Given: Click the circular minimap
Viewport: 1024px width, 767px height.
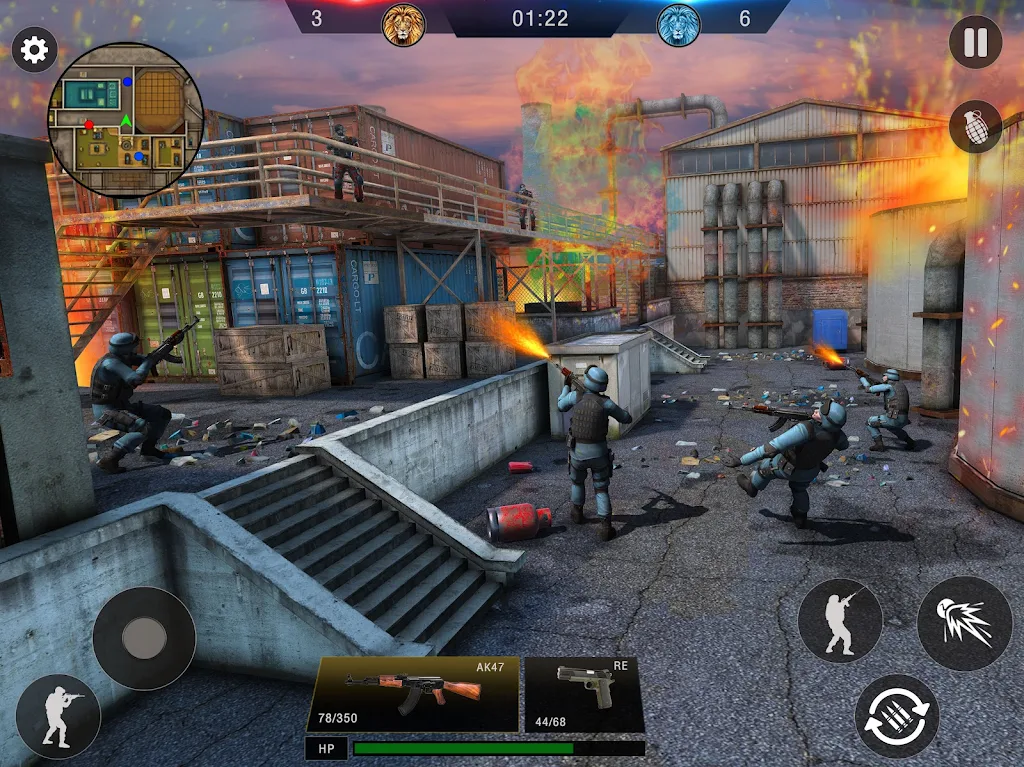Looking at the screenshot, I should tap(126, 120).
